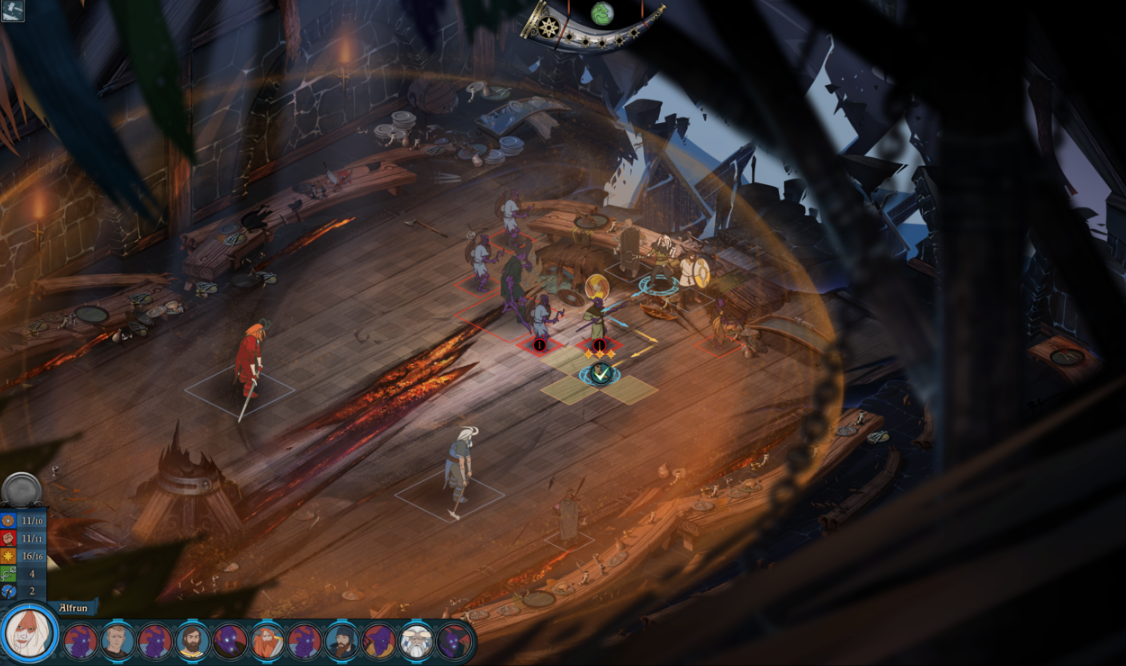Choose the white-haired horned varl's portrait
Image resolution: width=1126 pixels, height=666 pixels.
[416, 641]
